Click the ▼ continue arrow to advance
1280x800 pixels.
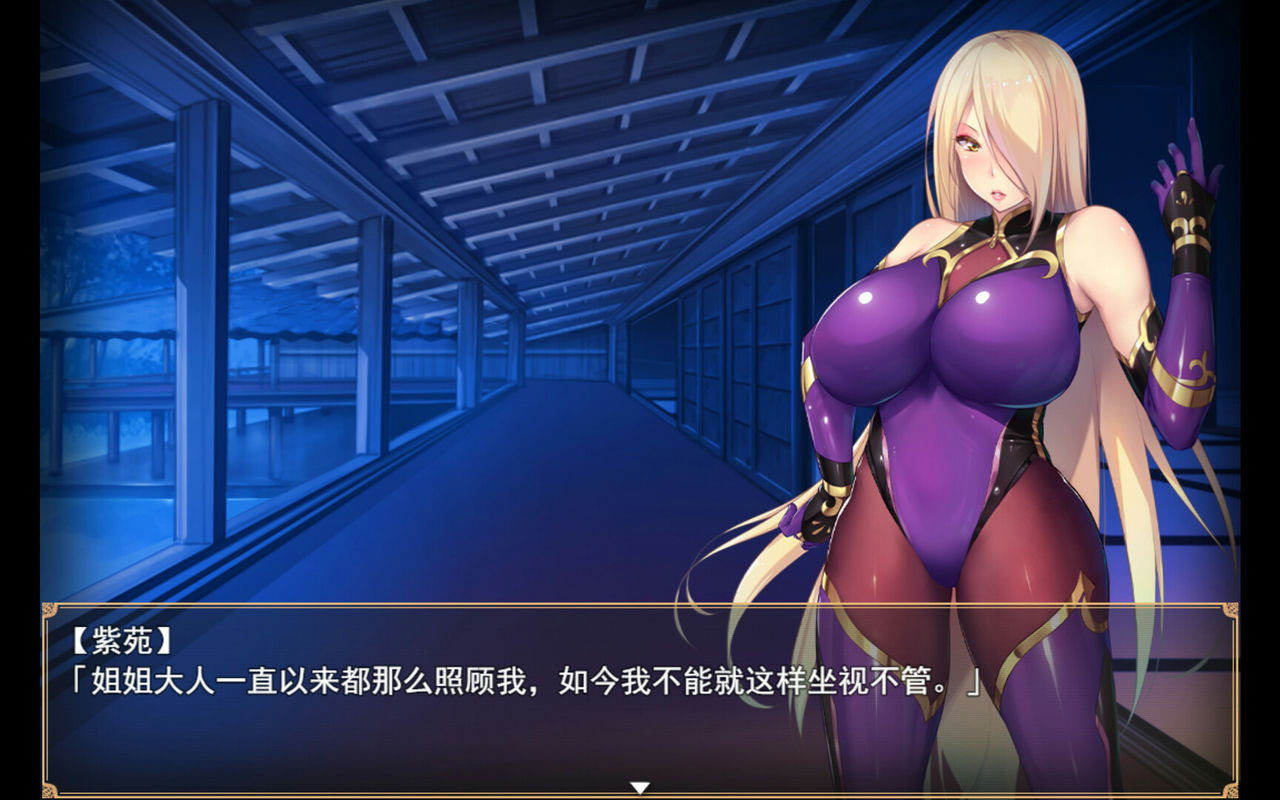(640, 787)
